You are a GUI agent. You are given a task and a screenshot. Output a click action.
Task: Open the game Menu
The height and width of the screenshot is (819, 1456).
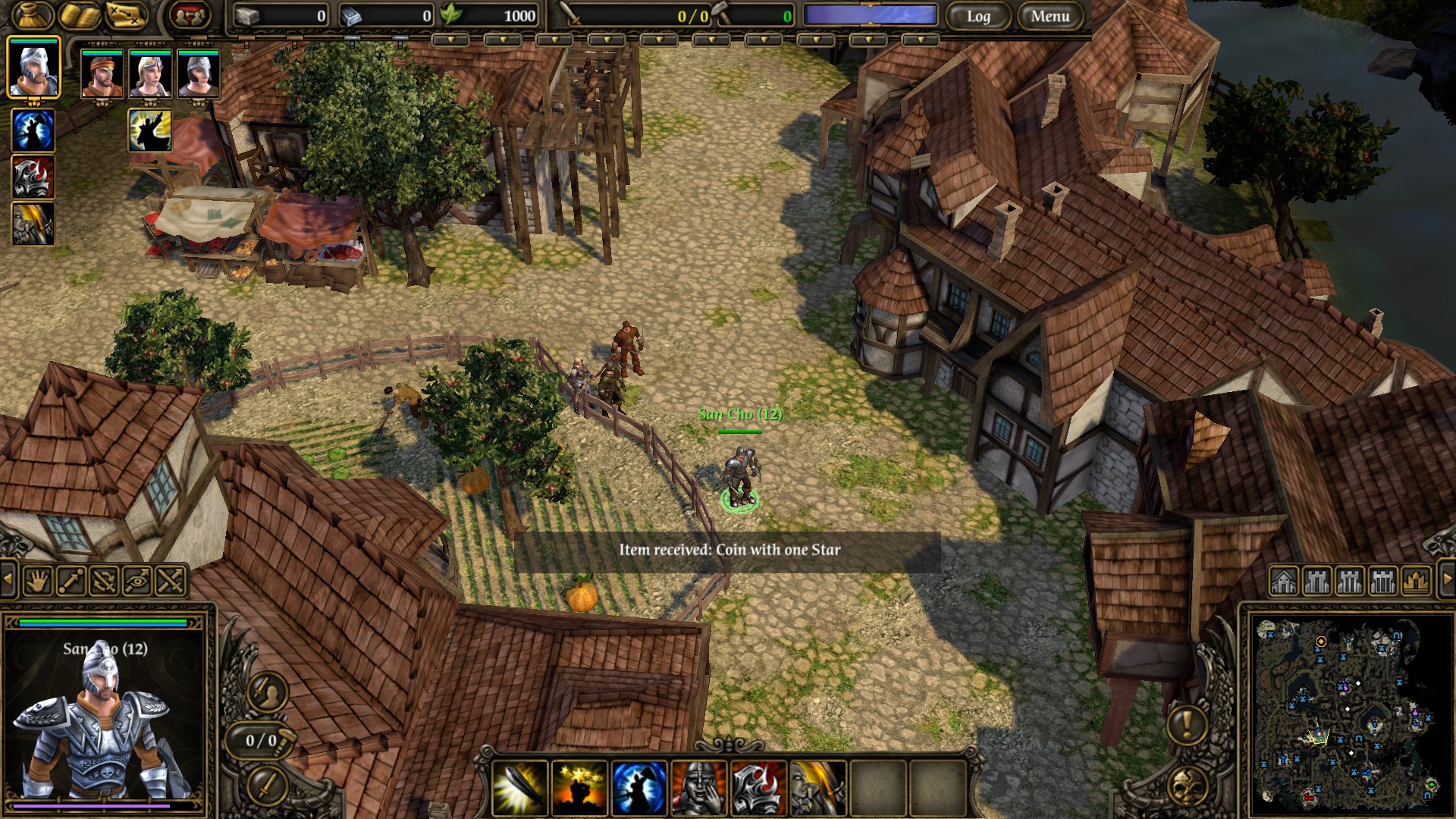(1050, 16)
